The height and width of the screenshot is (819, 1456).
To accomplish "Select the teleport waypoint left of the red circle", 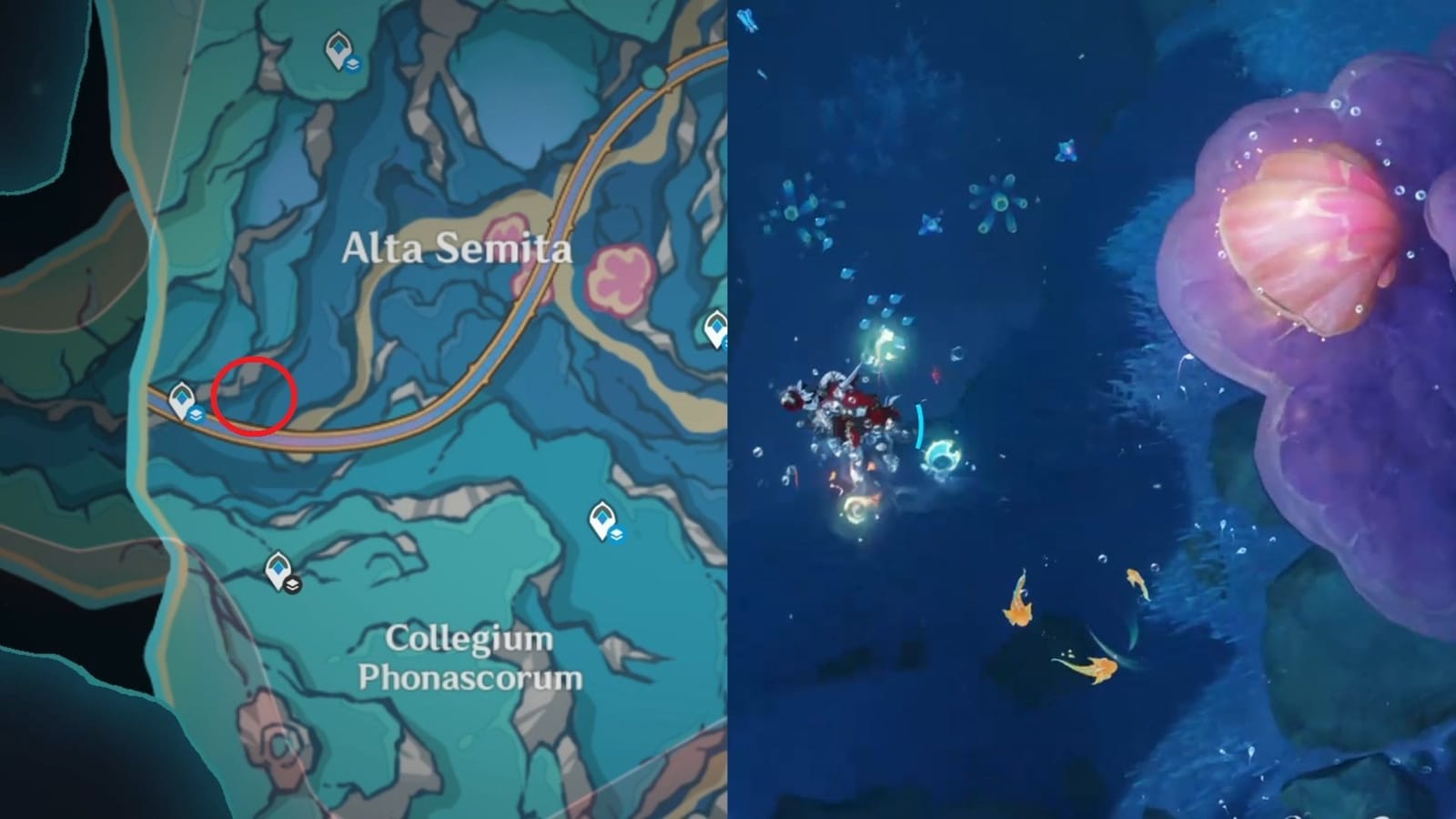I will point(182,398).
